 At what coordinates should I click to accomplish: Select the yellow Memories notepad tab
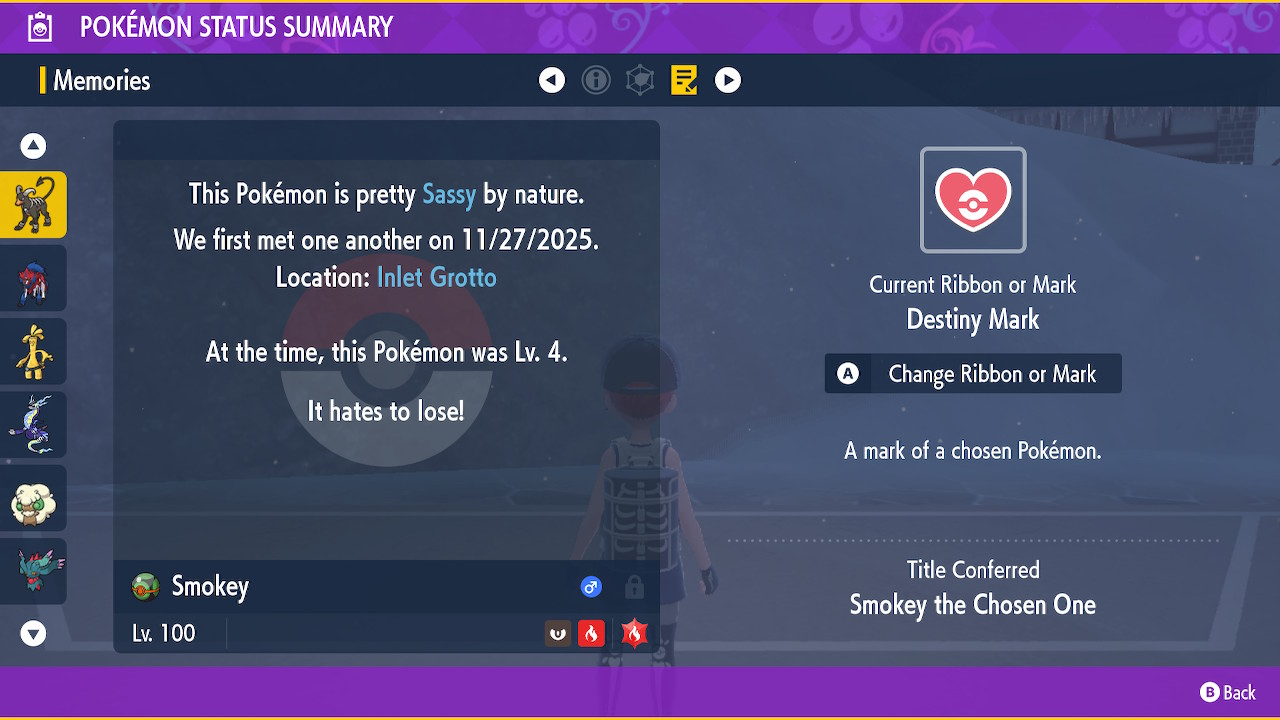pos(684,80)
